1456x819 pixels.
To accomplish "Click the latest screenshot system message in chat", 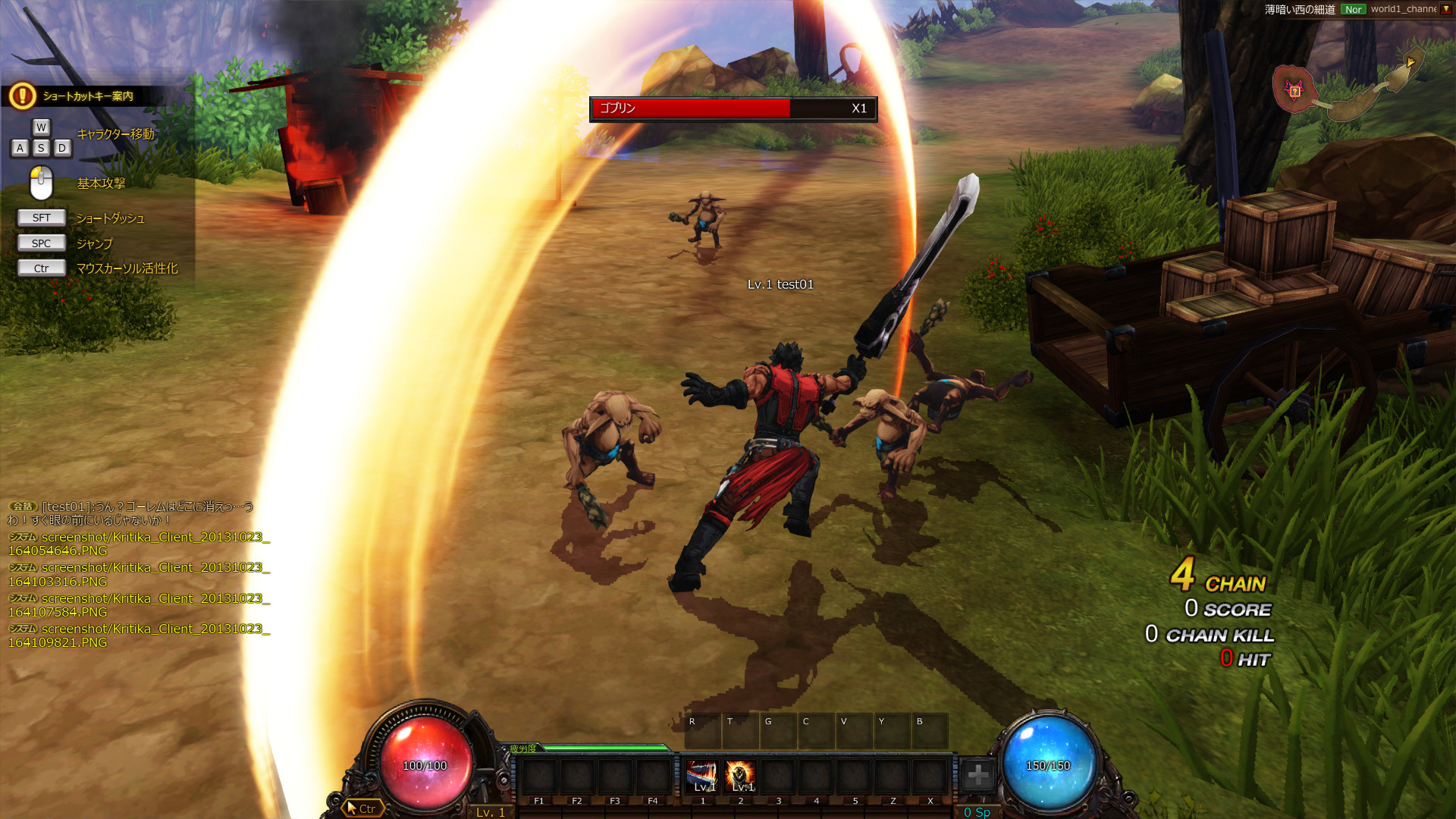I will point(139,635).
